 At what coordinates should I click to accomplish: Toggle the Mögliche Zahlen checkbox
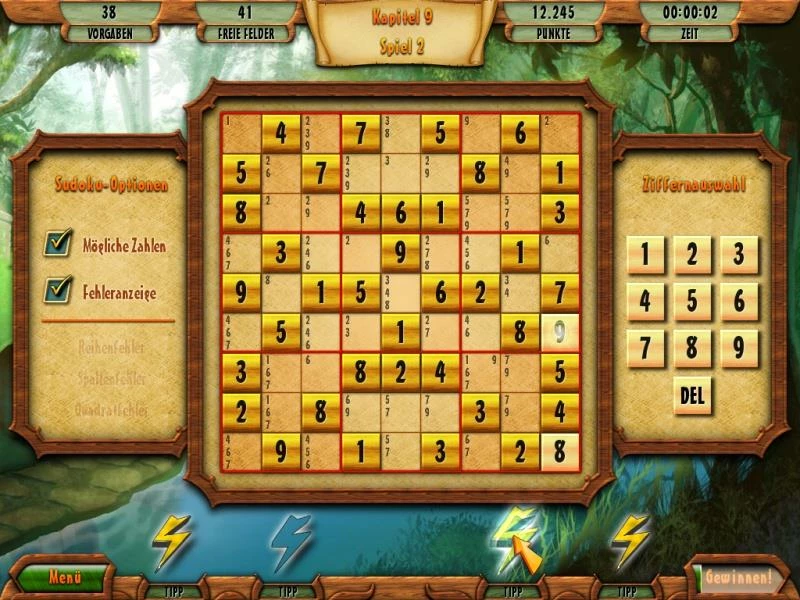point(59,243)
